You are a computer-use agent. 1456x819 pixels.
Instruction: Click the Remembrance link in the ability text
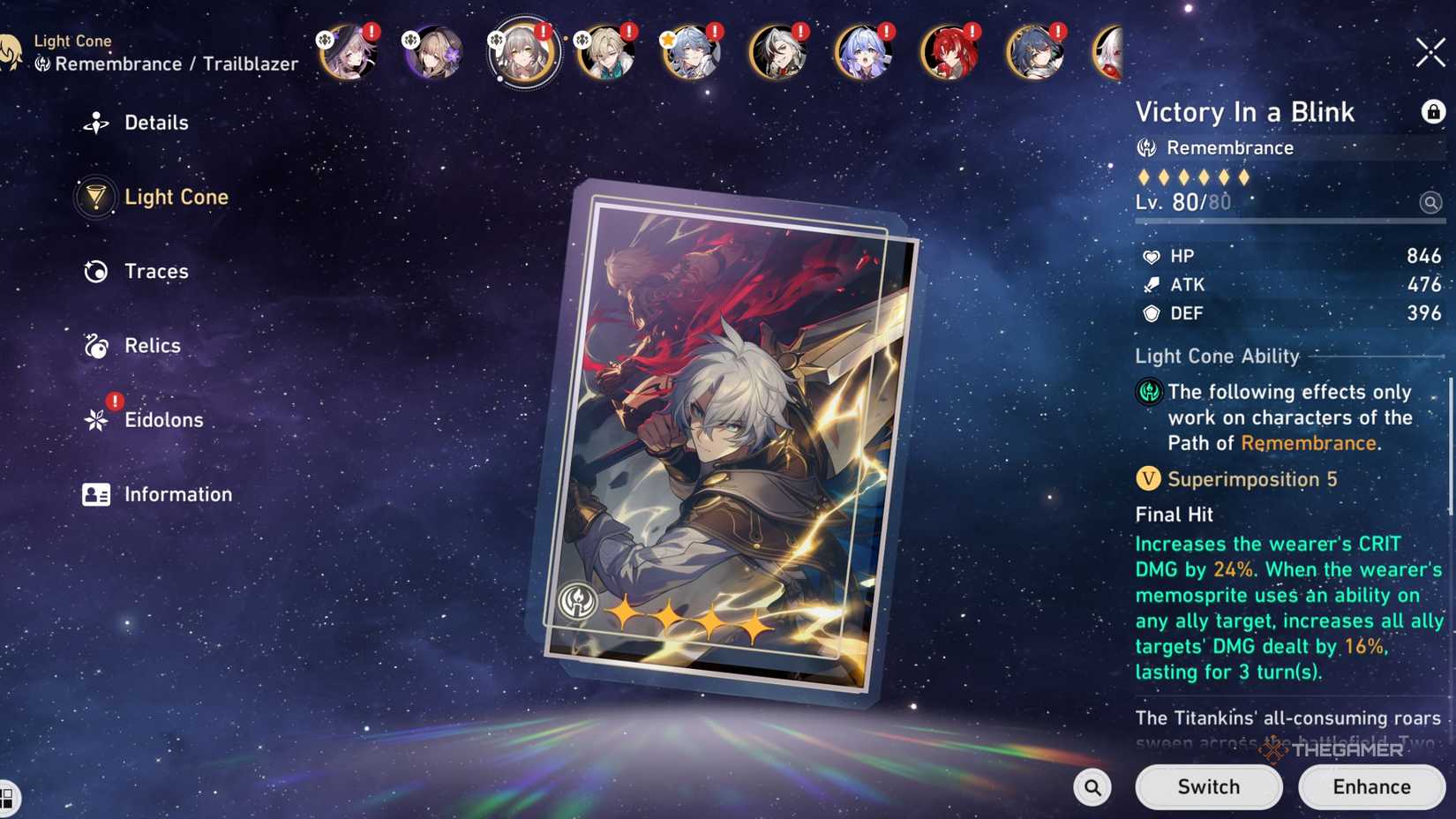point(1309,443)
